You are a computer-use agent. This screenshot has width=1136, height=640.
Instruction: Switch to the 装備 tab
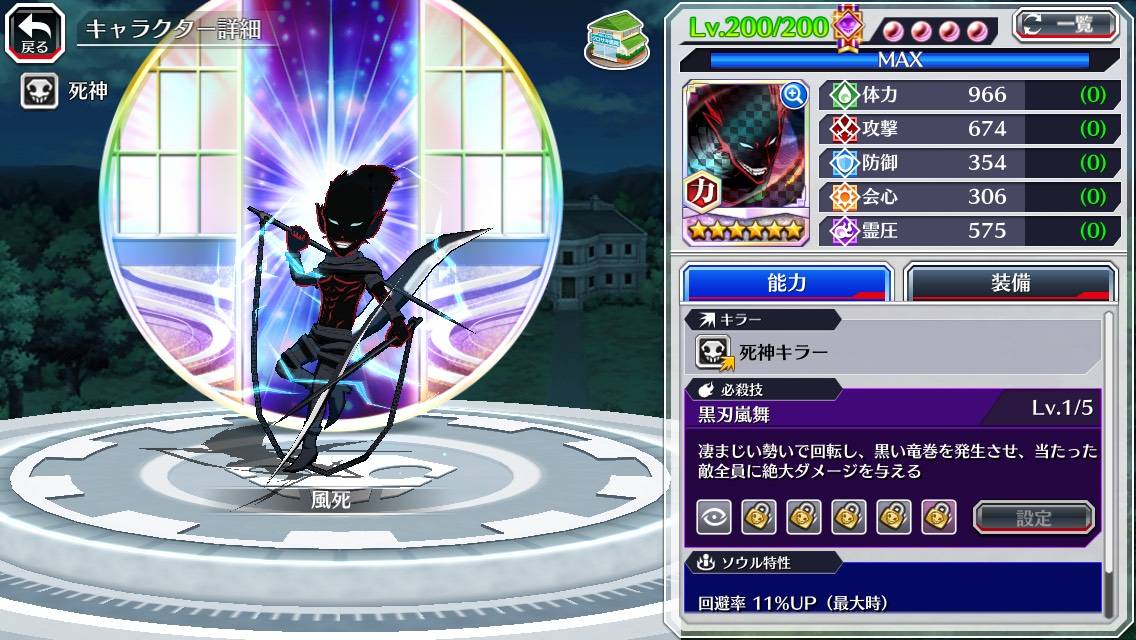[x=1010, y=283]
